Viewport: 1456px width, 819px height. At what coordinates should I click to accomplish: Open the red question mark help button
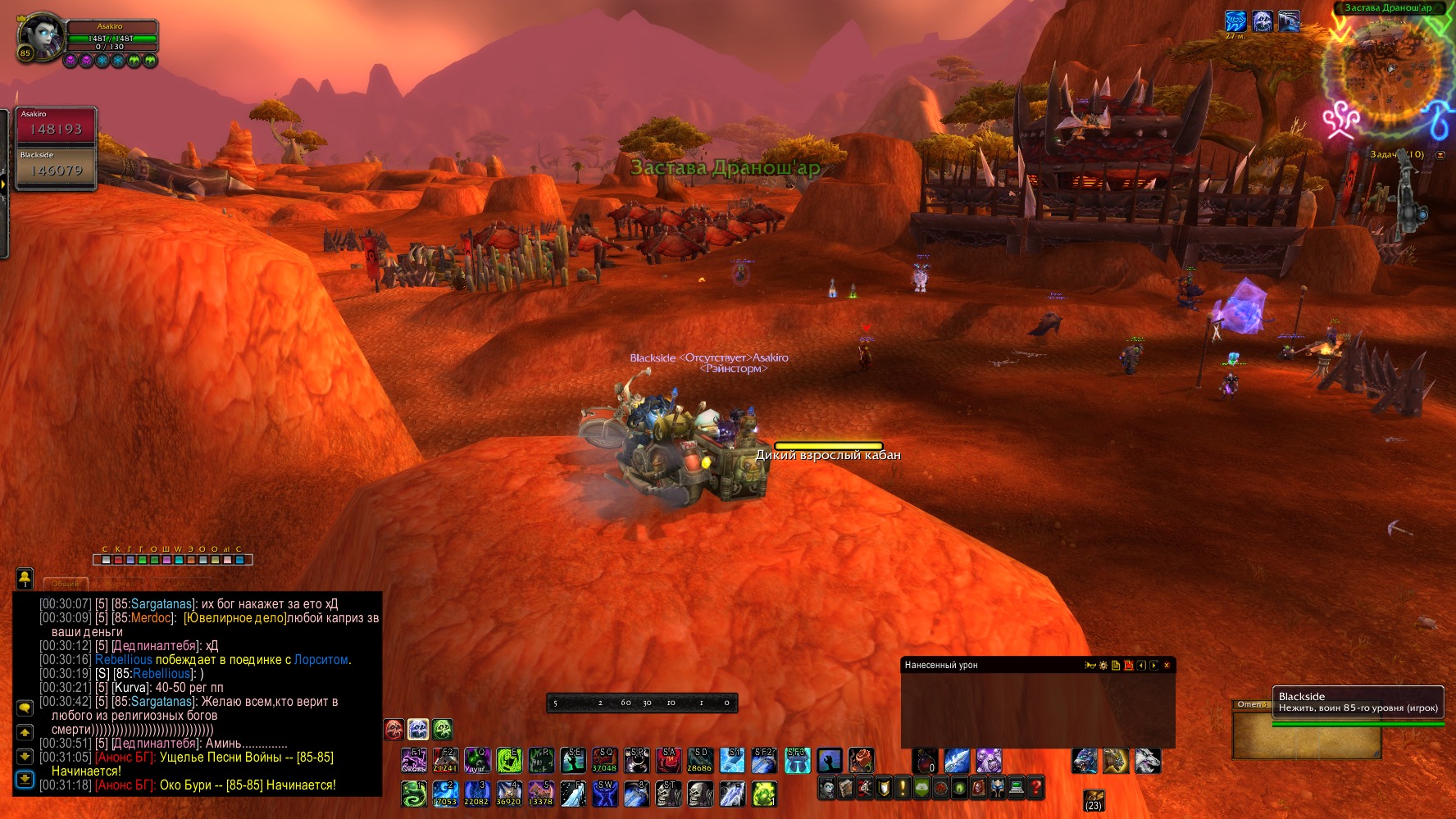click(1035, 788)
